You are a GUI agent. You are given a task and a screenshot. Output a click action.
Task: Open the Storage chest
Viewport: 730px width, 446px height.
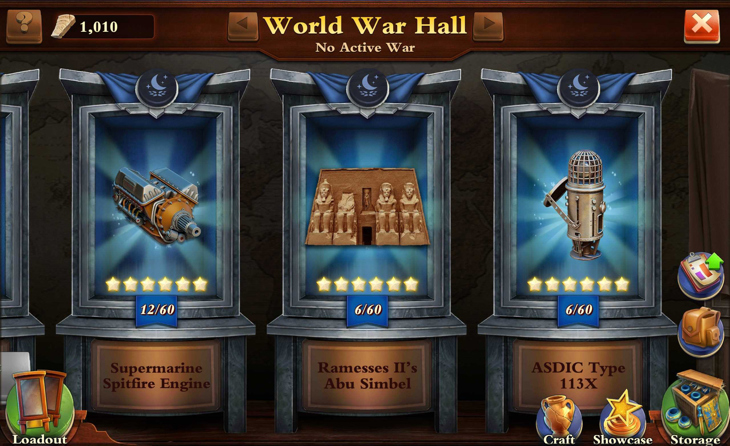tap(696, 408)
